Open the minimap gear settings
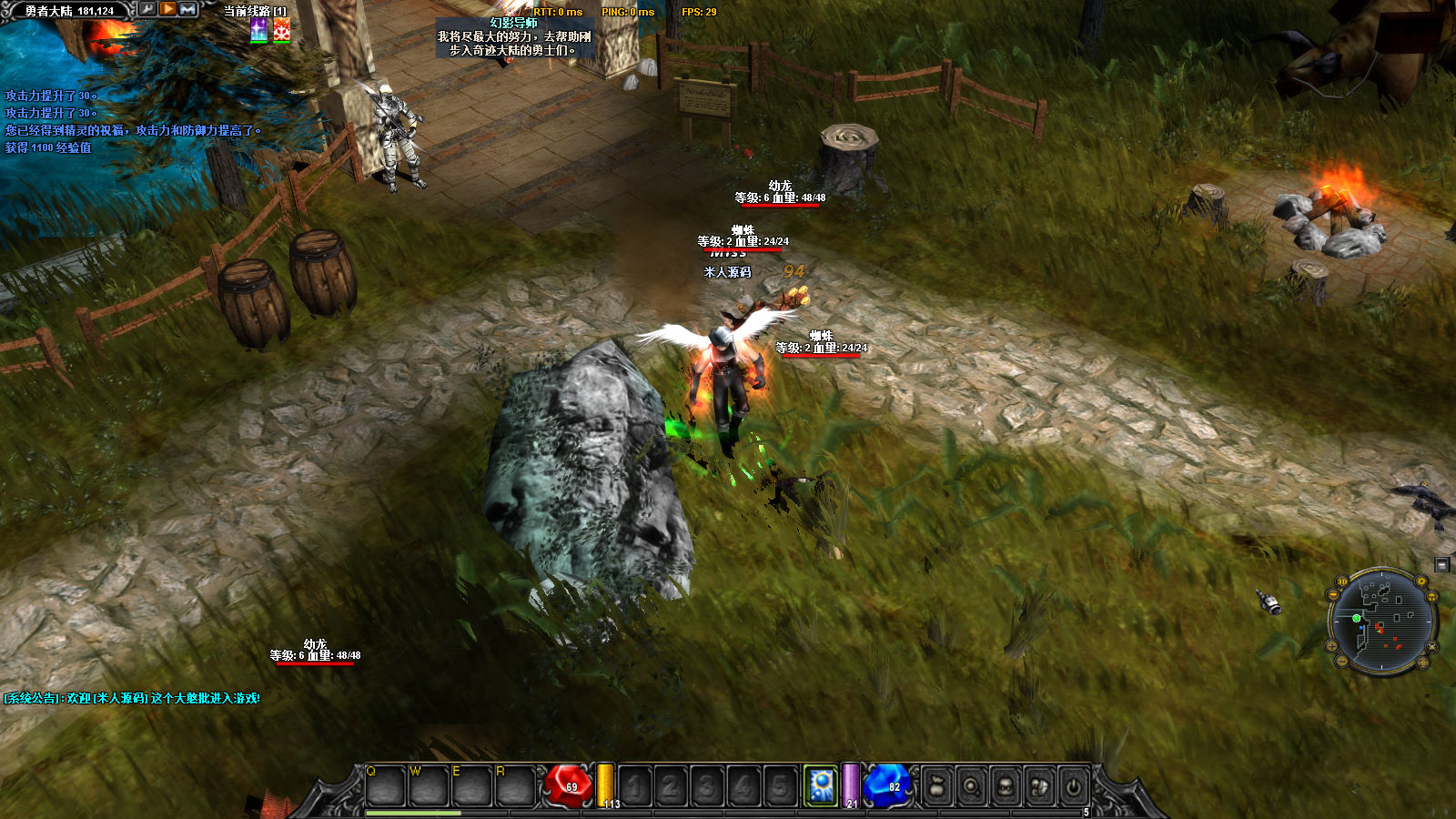Image resolution: width=1456 pixels, height=819 pixels. [1421, 581]
